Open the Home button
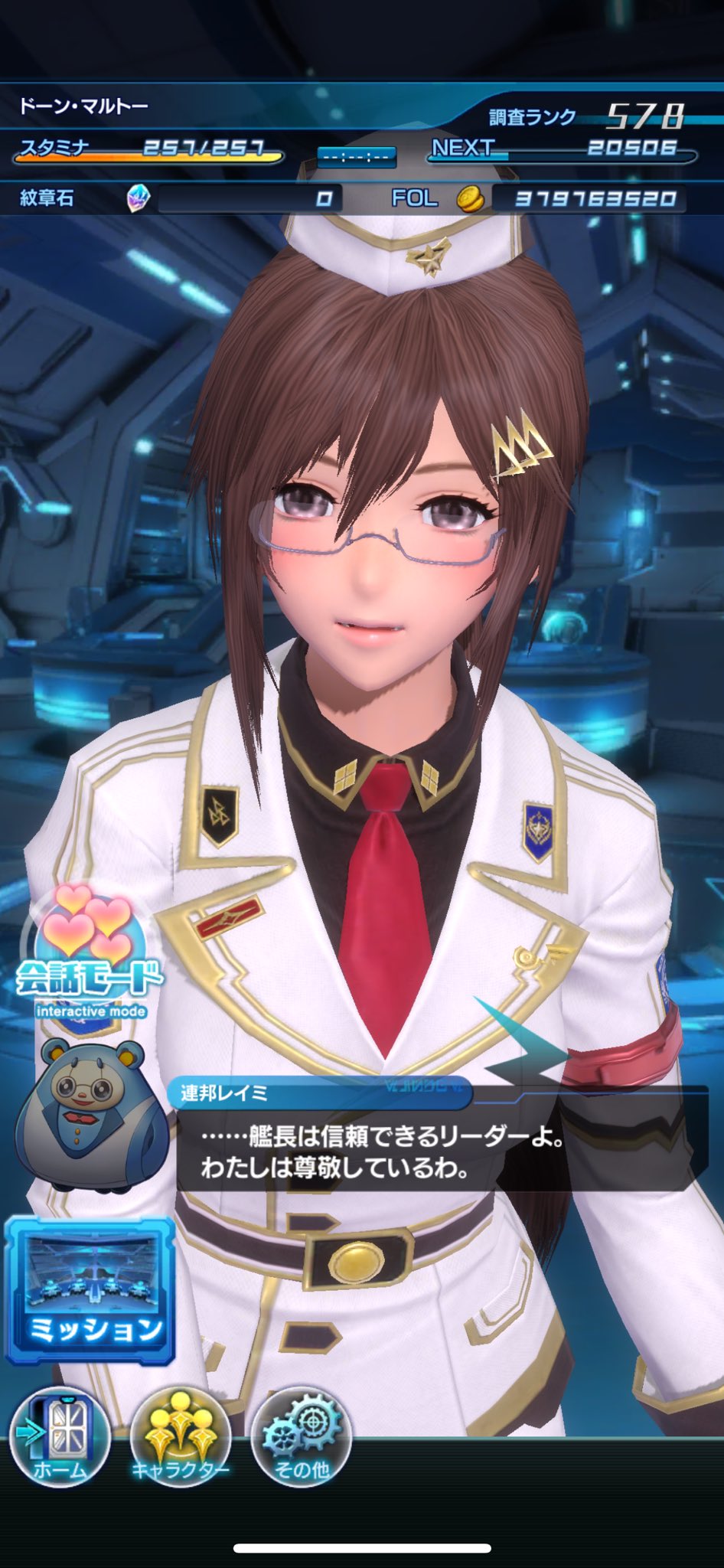 60,1437
